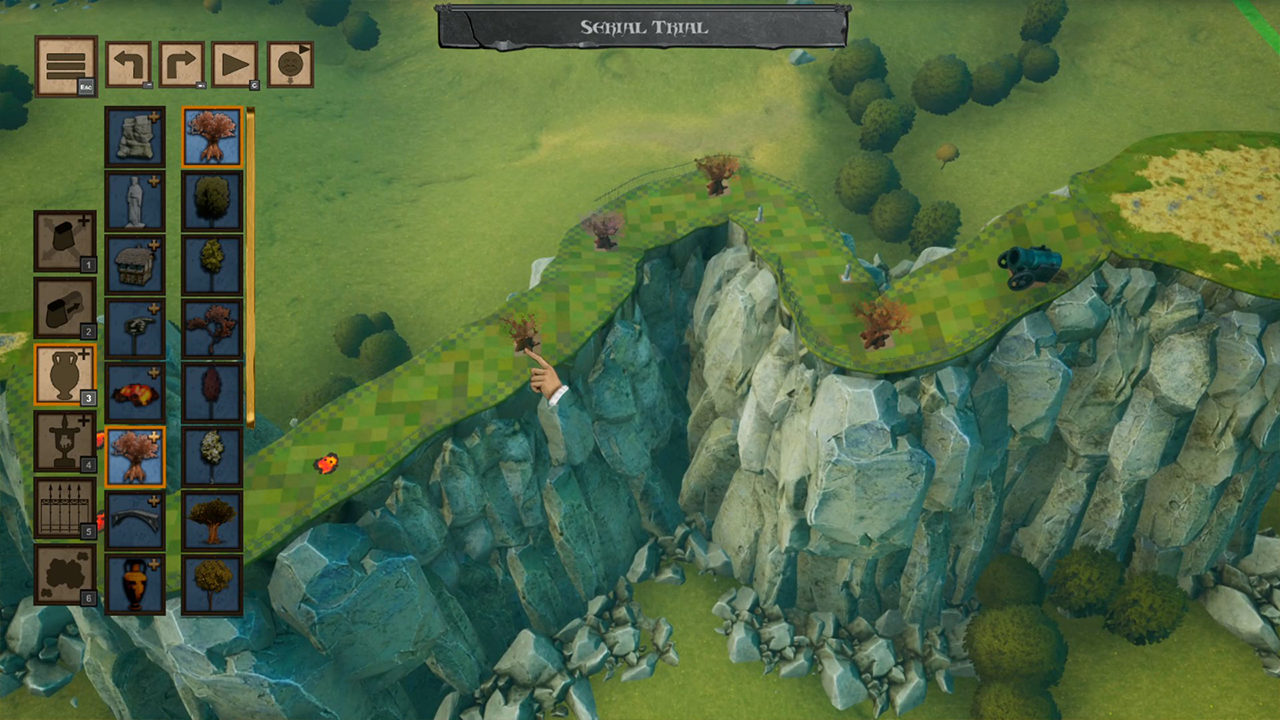1280x720 pixels.
Task: Select the paint splatter tool
Action: tap(65, 575)
